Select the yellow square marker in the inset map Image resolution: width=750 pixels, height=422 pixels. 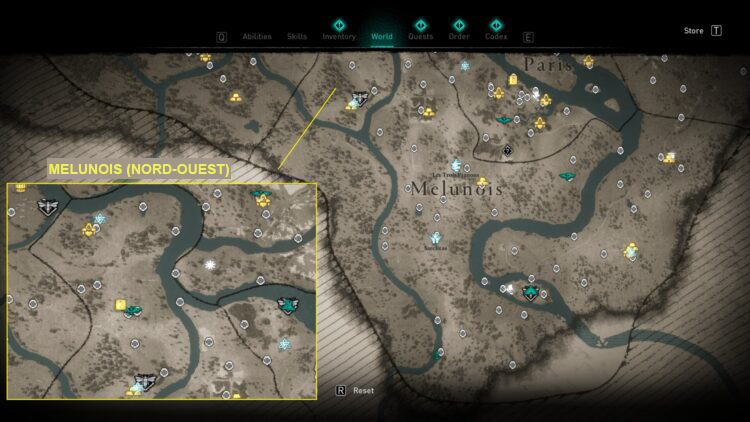121,304
